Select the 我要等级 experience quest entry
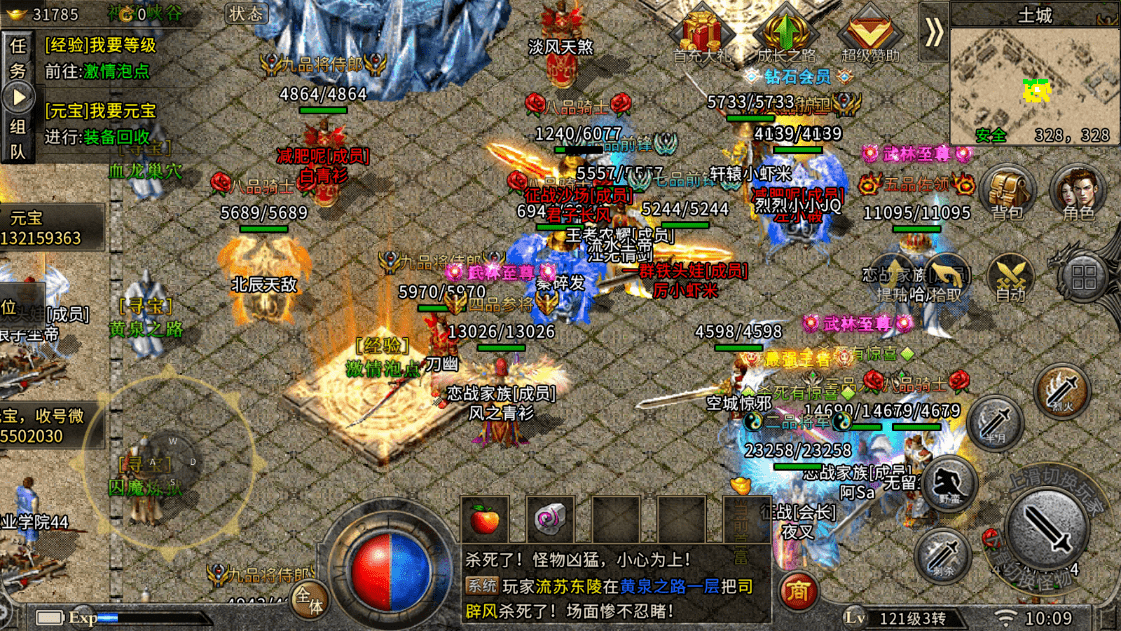This screenshot has width=1121, height=631. coord(100,45)
